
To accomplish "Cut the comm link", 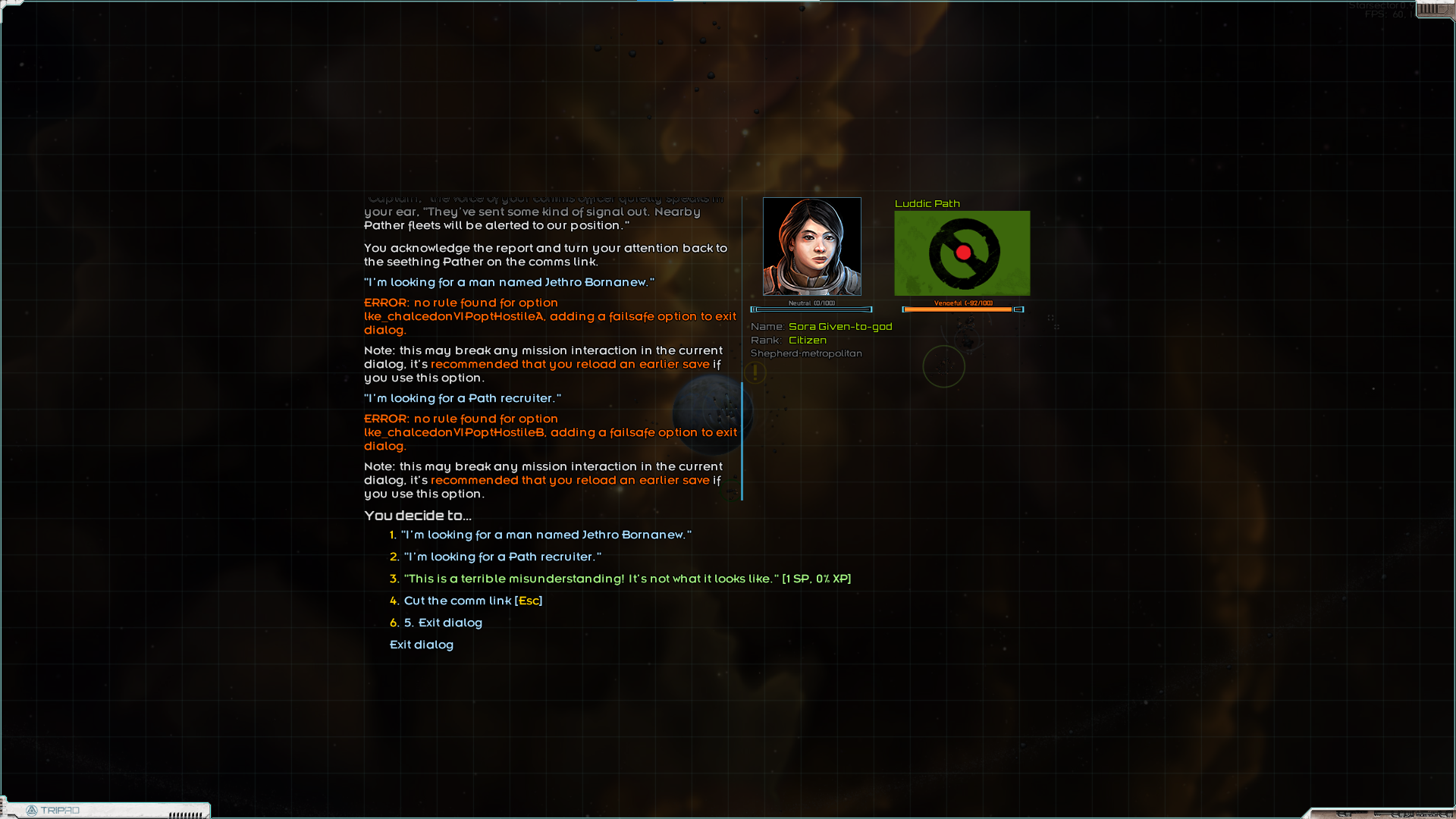I will [472, 601].
